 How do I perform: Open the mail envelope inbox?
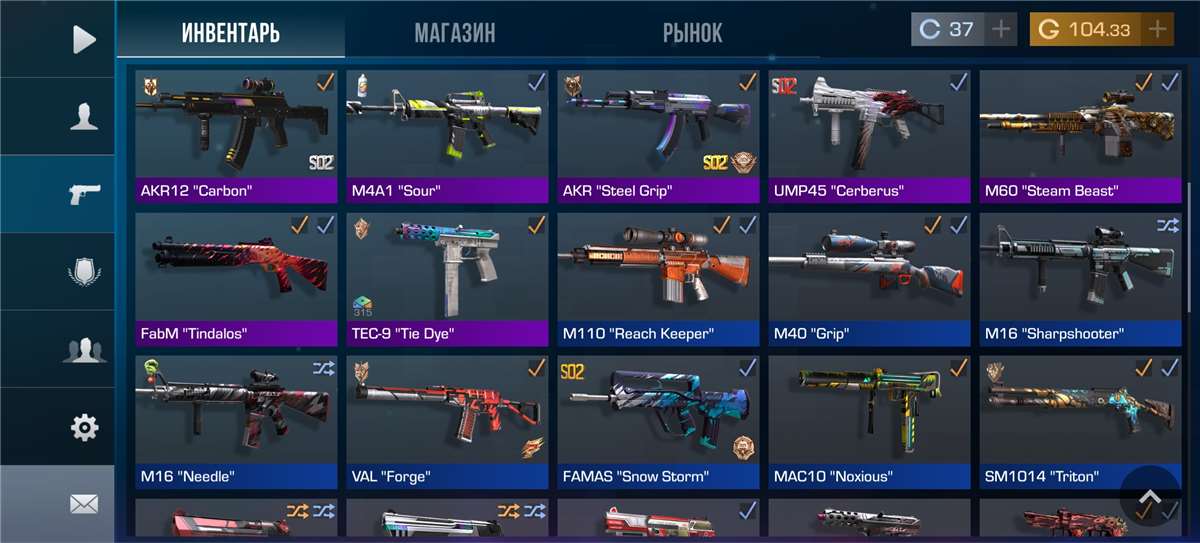pyautogui.click(x=84, y=504)
